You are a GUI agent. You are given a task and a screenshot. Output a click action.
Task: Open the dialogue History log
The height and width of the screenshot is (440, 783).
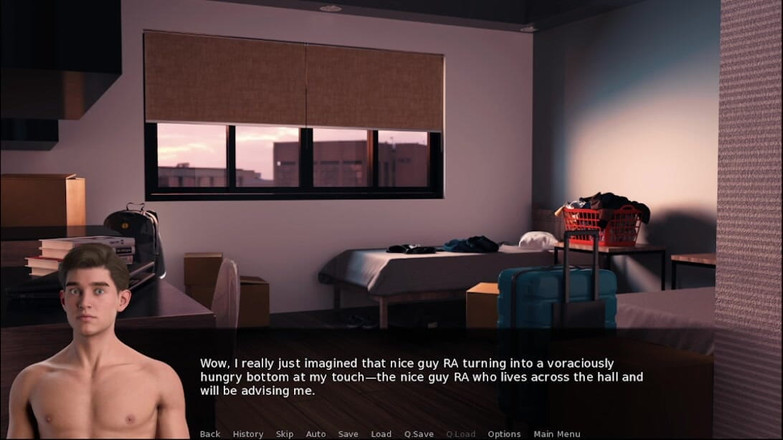248,434
